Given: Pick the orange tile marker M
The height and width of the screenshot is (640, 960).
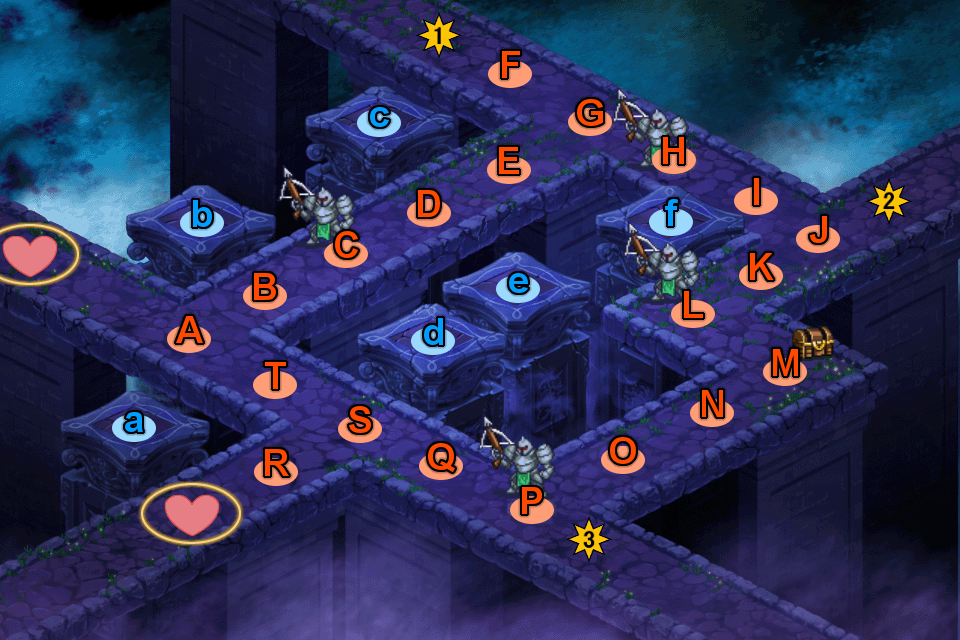Looking at the screenshot, I should [x=785, y=367].
